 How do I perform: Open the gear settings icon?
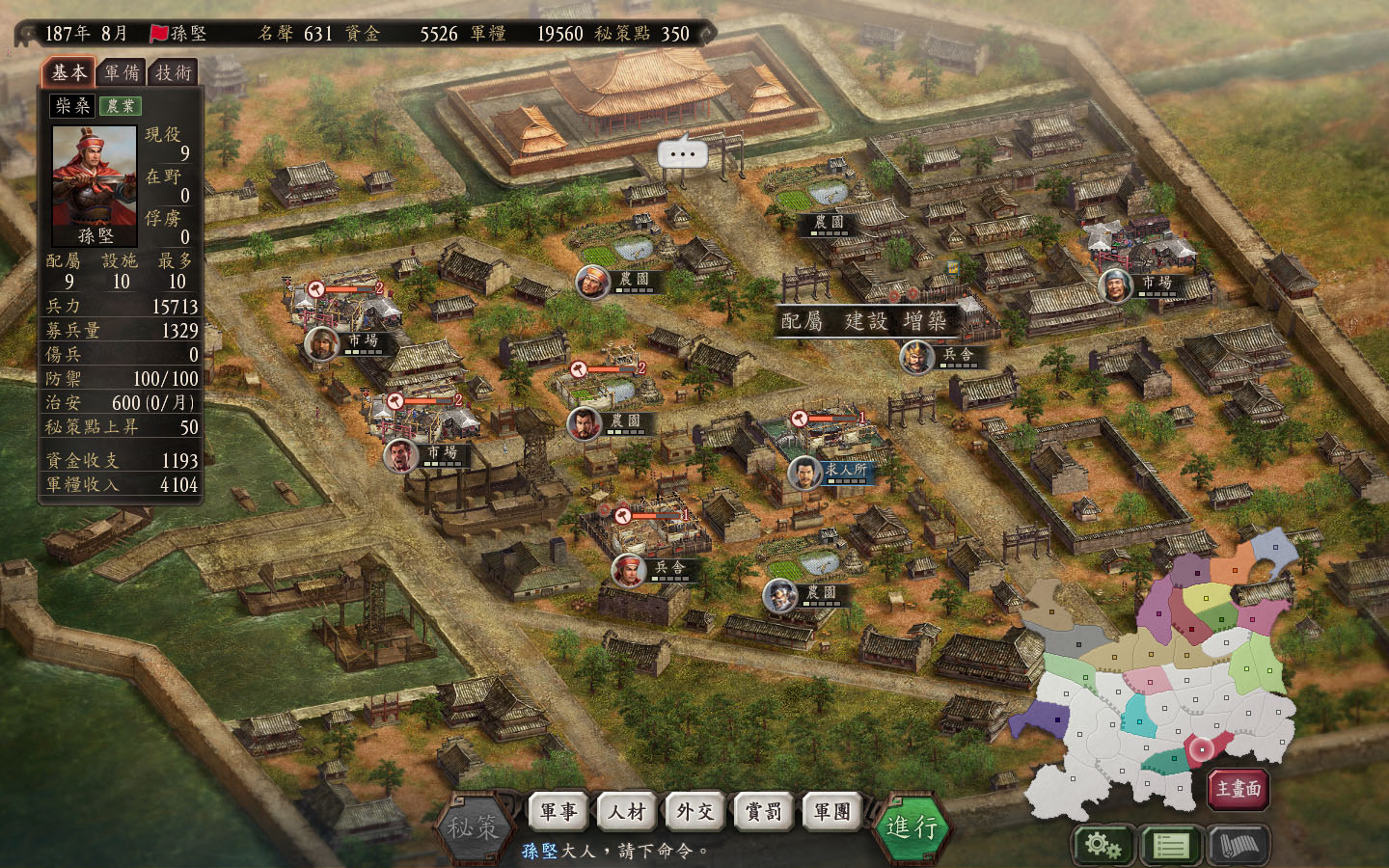point(1103,846)
